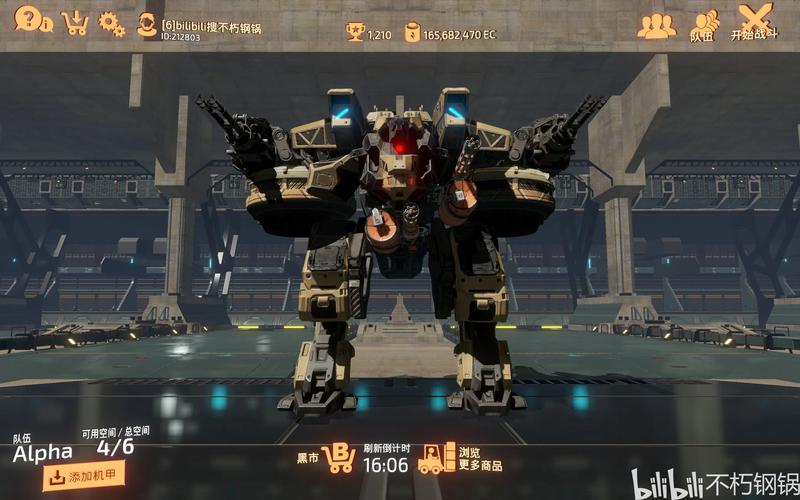Screen dimensions: 800x500
Task: Start battle with 开始战斗 button
Action: click(x=754, y=22)
